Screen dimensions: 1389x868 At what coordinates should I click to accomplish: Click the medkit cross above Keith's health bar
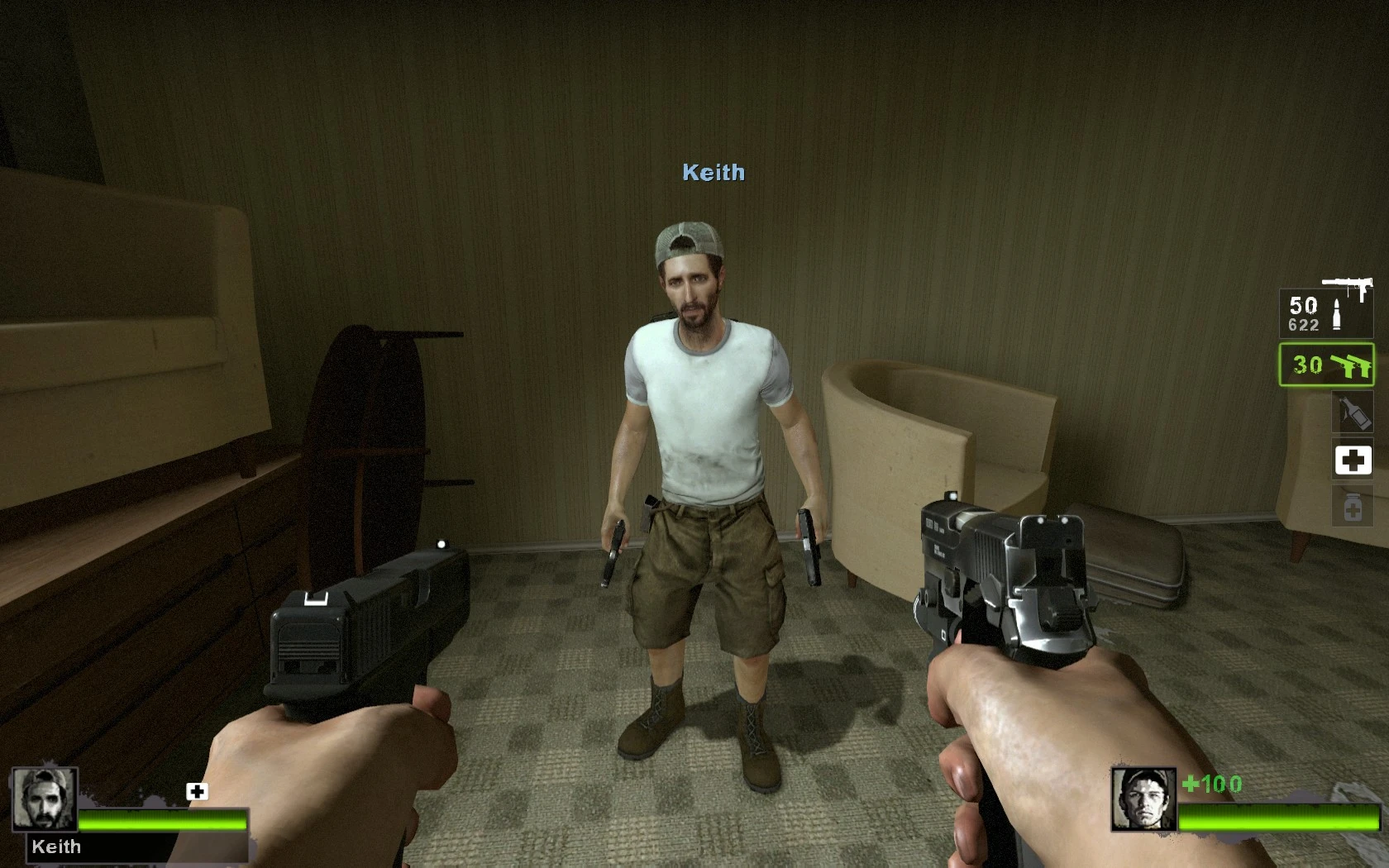196,792
